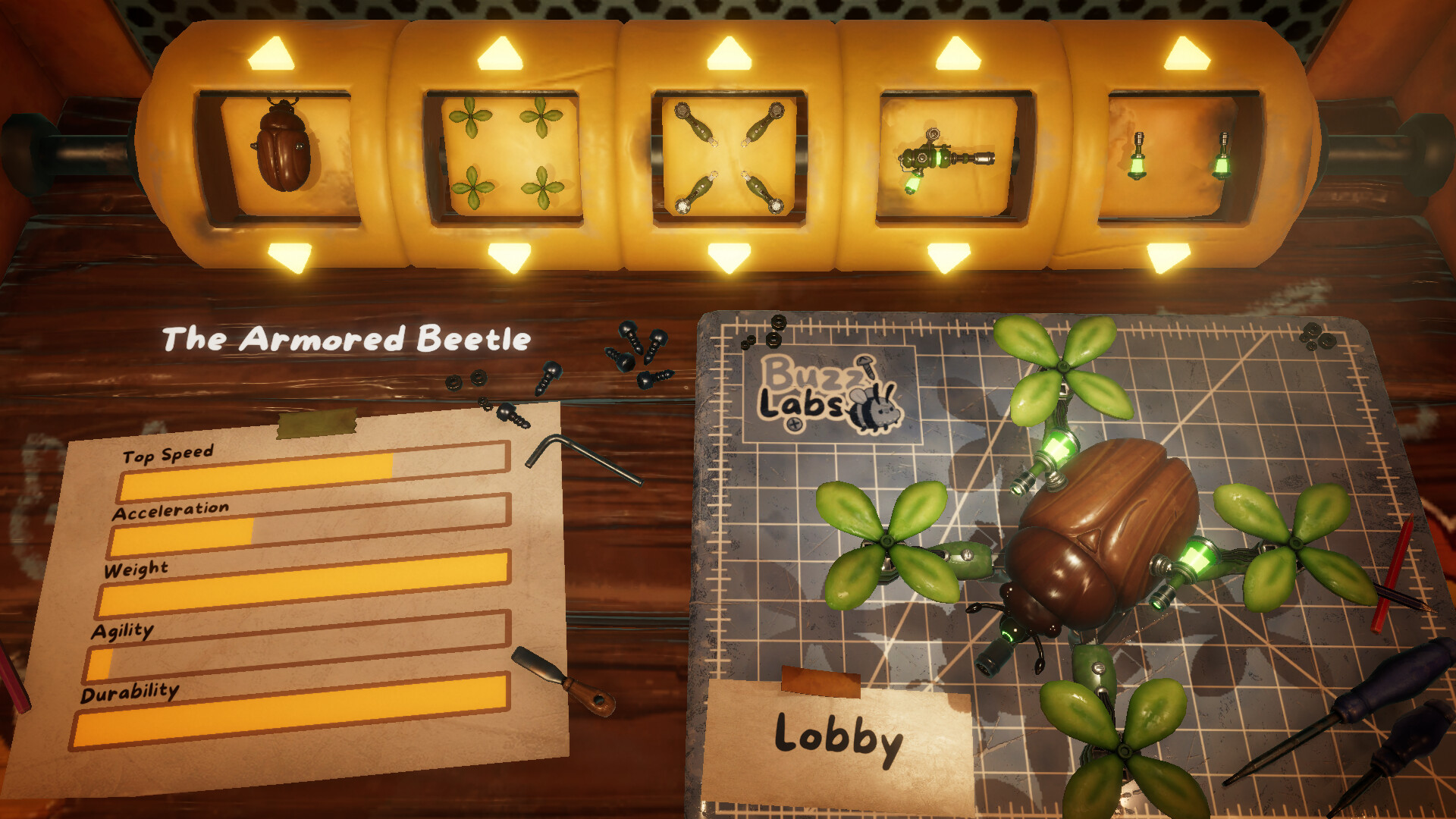Open the next option on the legs reel
This screenshot has width=1456, height=819.
pyautogui.click(x=728, y=53)
